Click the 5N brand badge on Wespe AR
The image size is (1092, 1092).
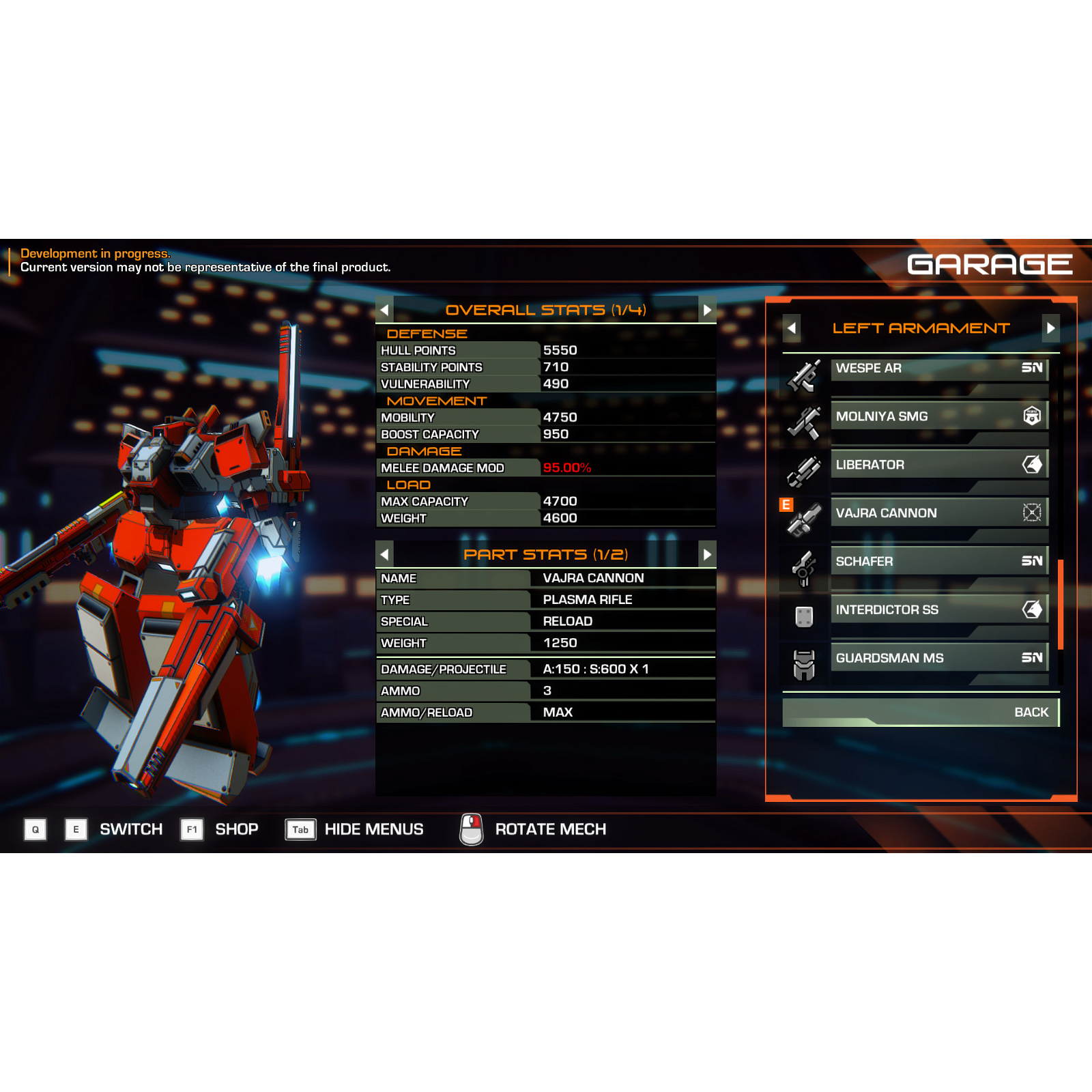click(1032, 368)
